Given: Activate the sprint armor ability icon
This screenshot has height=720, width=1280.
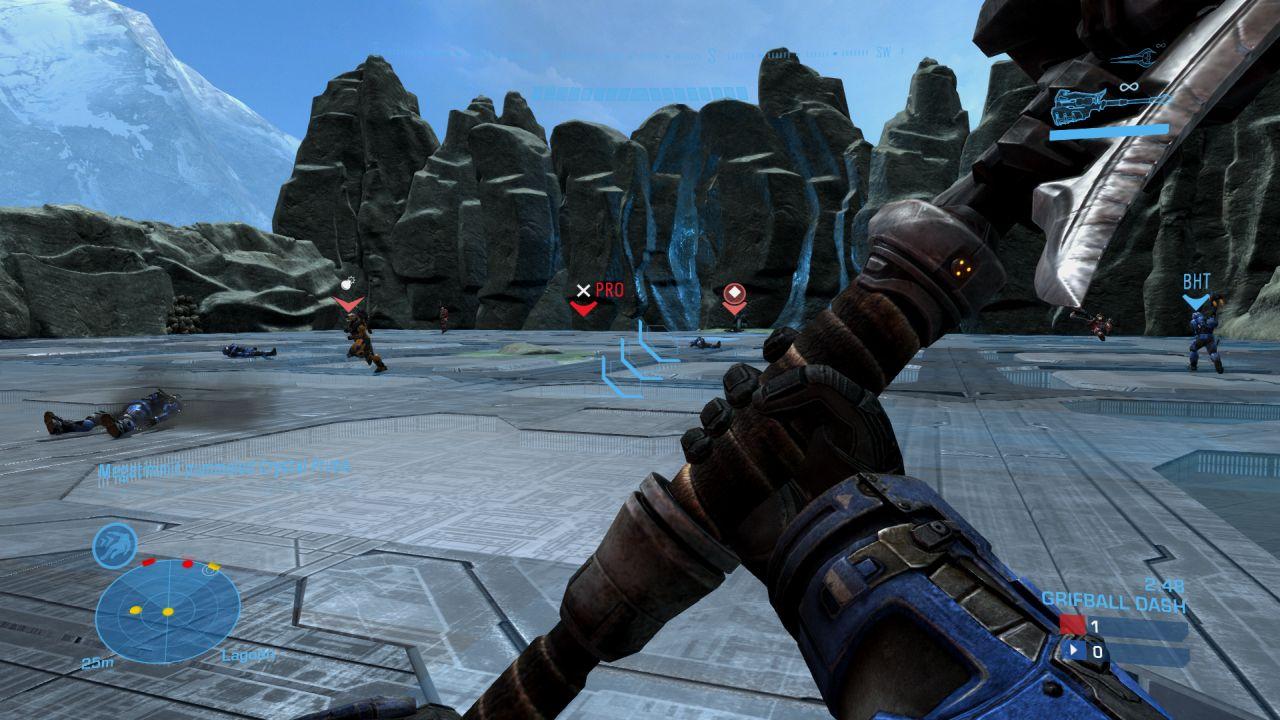Looking at the screenshot, I should (x=114, y=546).
